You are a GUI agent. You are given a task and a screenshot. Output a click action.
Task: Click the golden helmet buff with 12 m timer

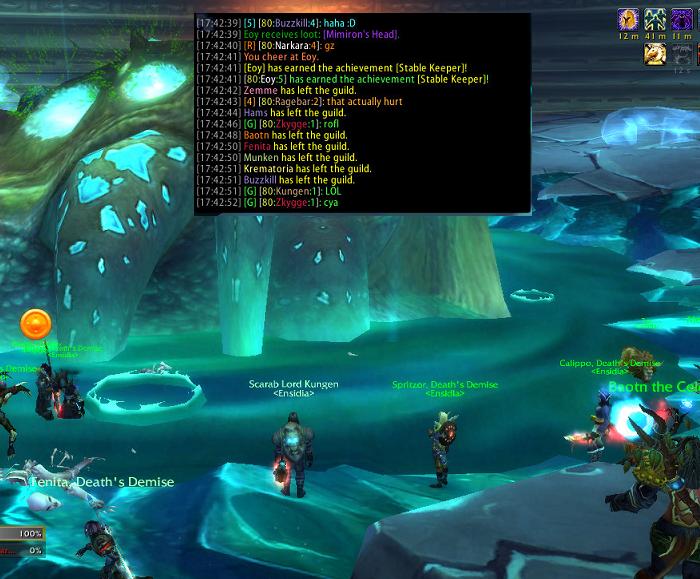(x=628, y=19)
